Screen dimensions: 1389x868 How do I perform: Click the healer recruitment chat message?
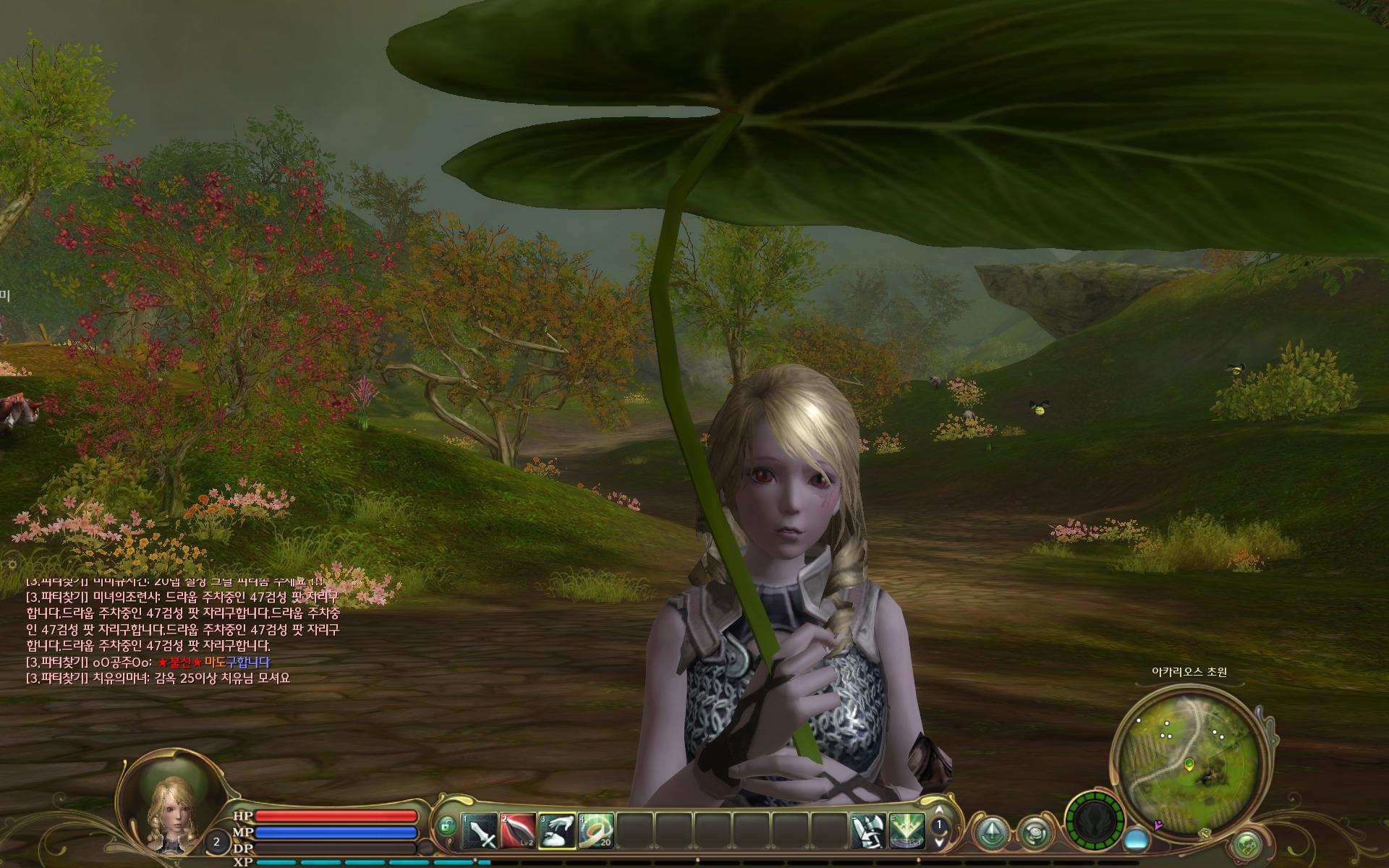(158, 678)
